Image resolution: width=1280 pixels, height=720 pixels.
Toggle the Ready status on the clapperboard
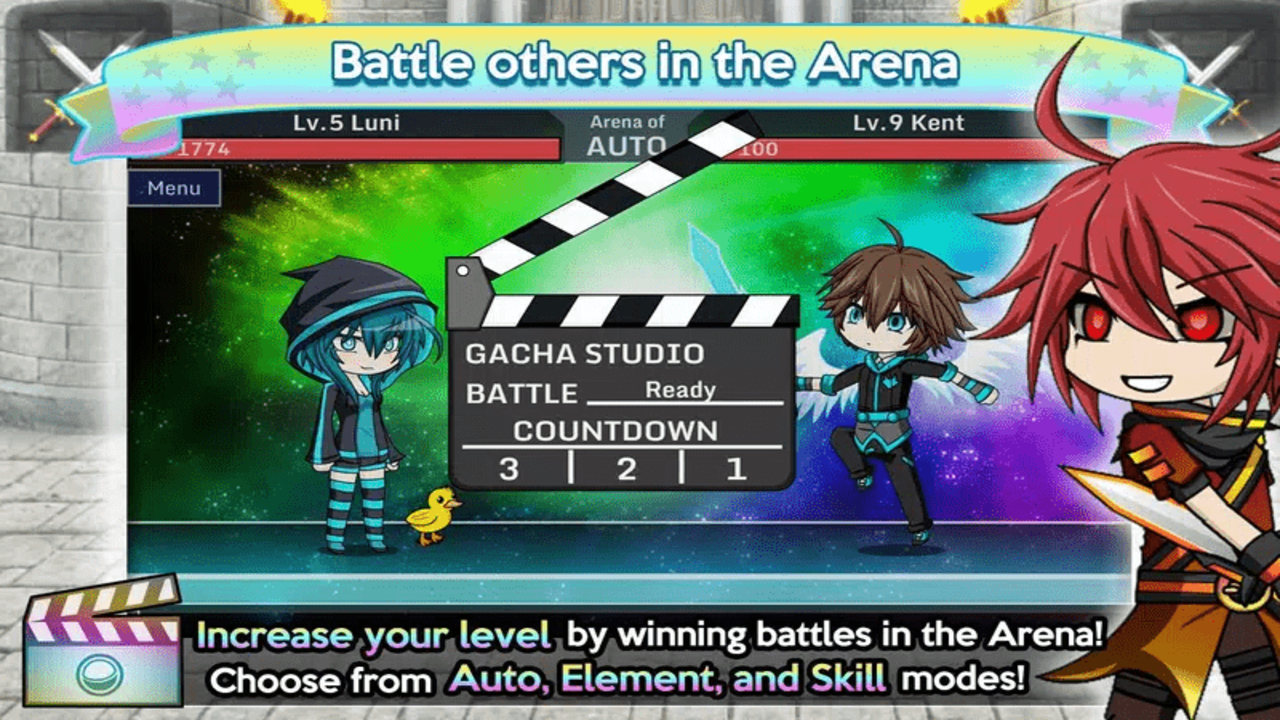click(683, 391)
